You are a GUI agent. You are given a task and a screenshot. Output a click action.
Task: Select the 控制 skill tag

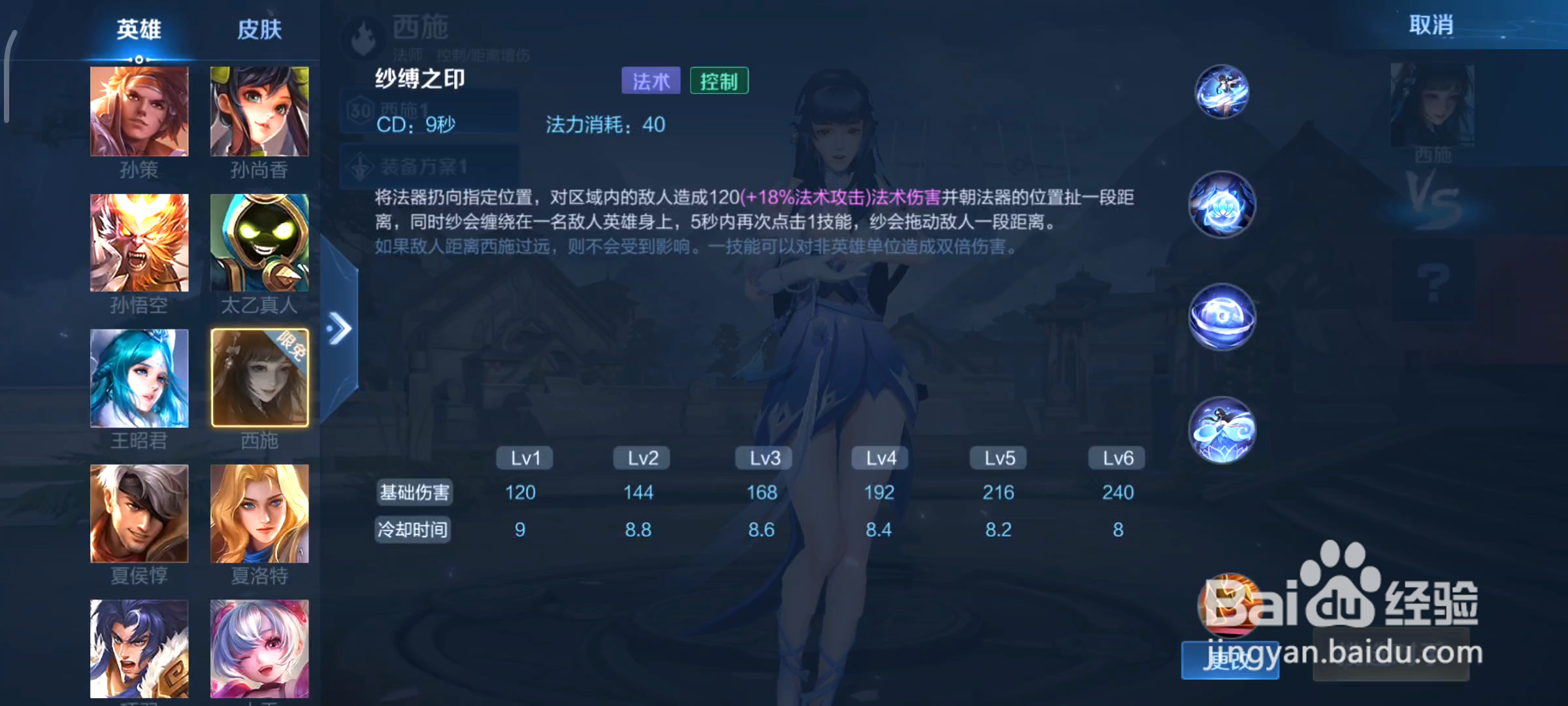coord(719,80)
